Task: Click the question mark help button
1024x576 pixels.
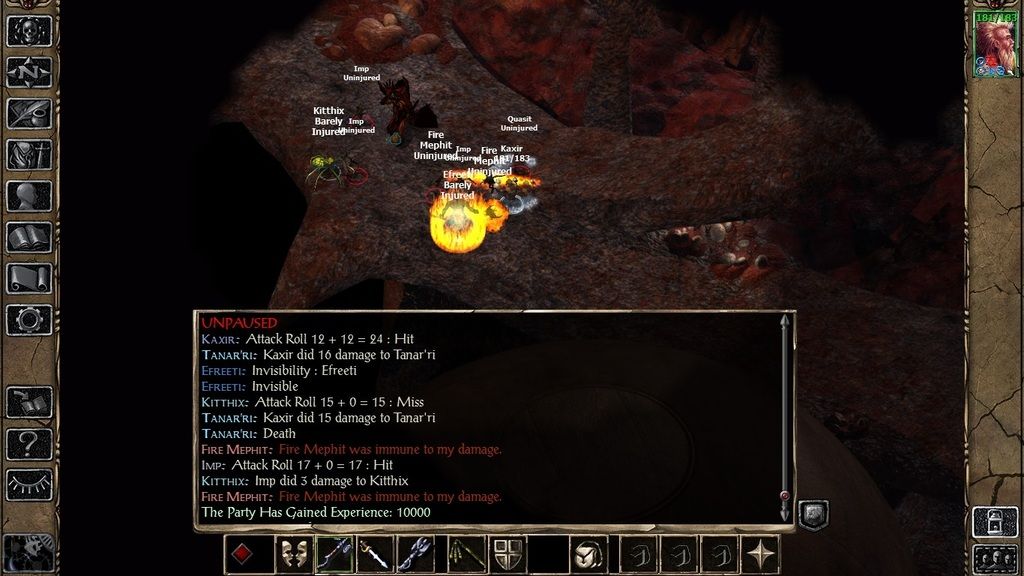Action: (29, 443)
